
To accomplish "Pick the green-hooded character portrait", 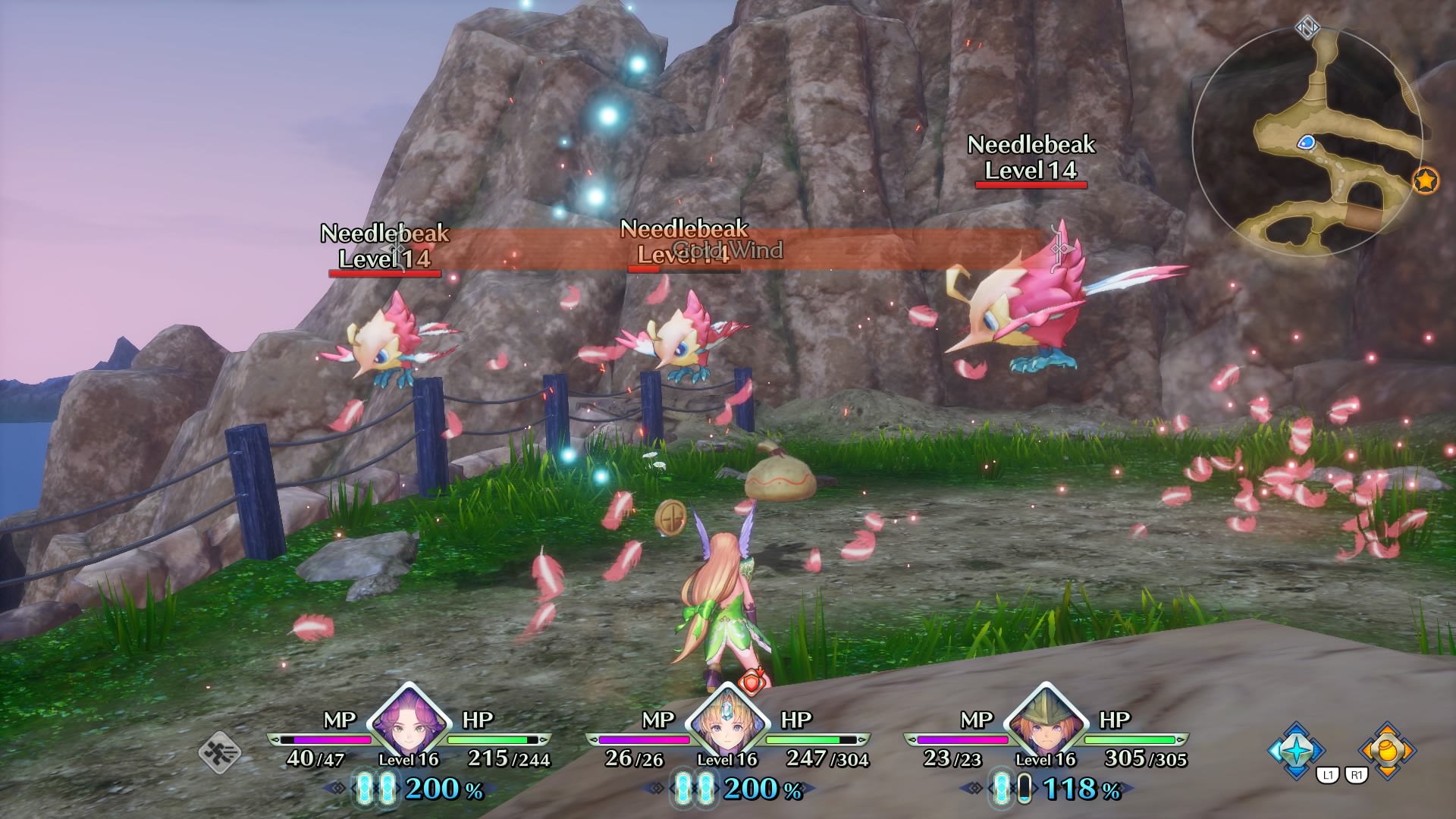I will [1046, 723].
